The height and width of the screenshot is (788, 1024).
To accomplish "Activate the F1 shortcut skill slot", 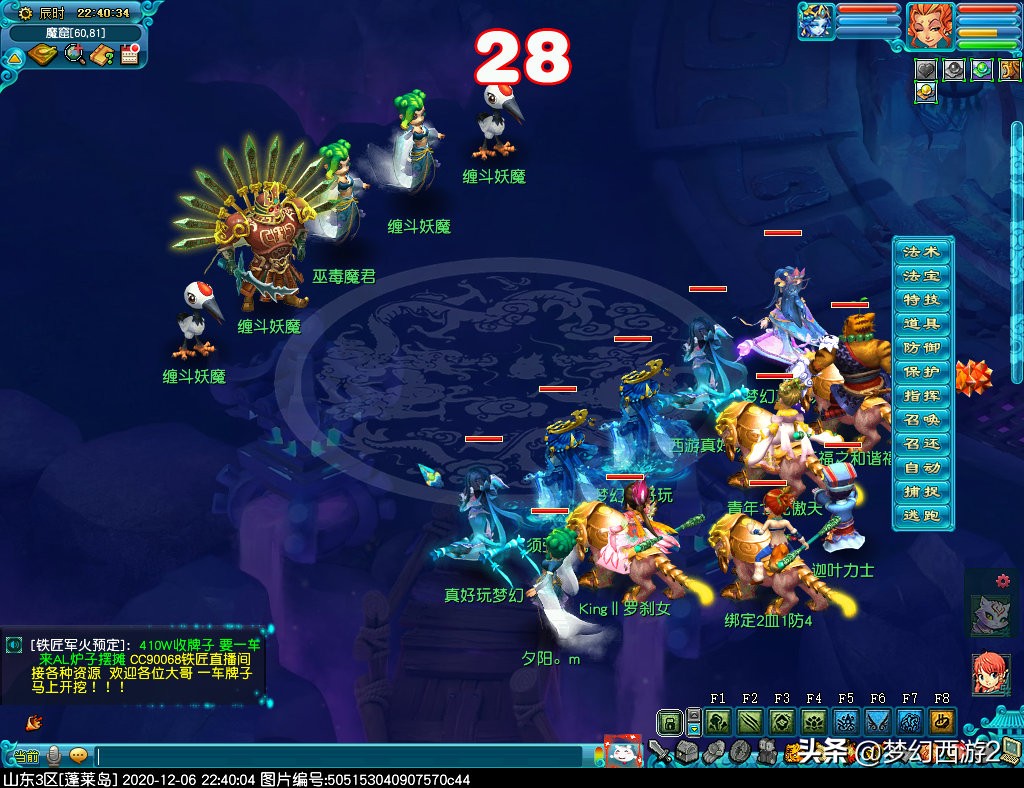I will point(718,722).
